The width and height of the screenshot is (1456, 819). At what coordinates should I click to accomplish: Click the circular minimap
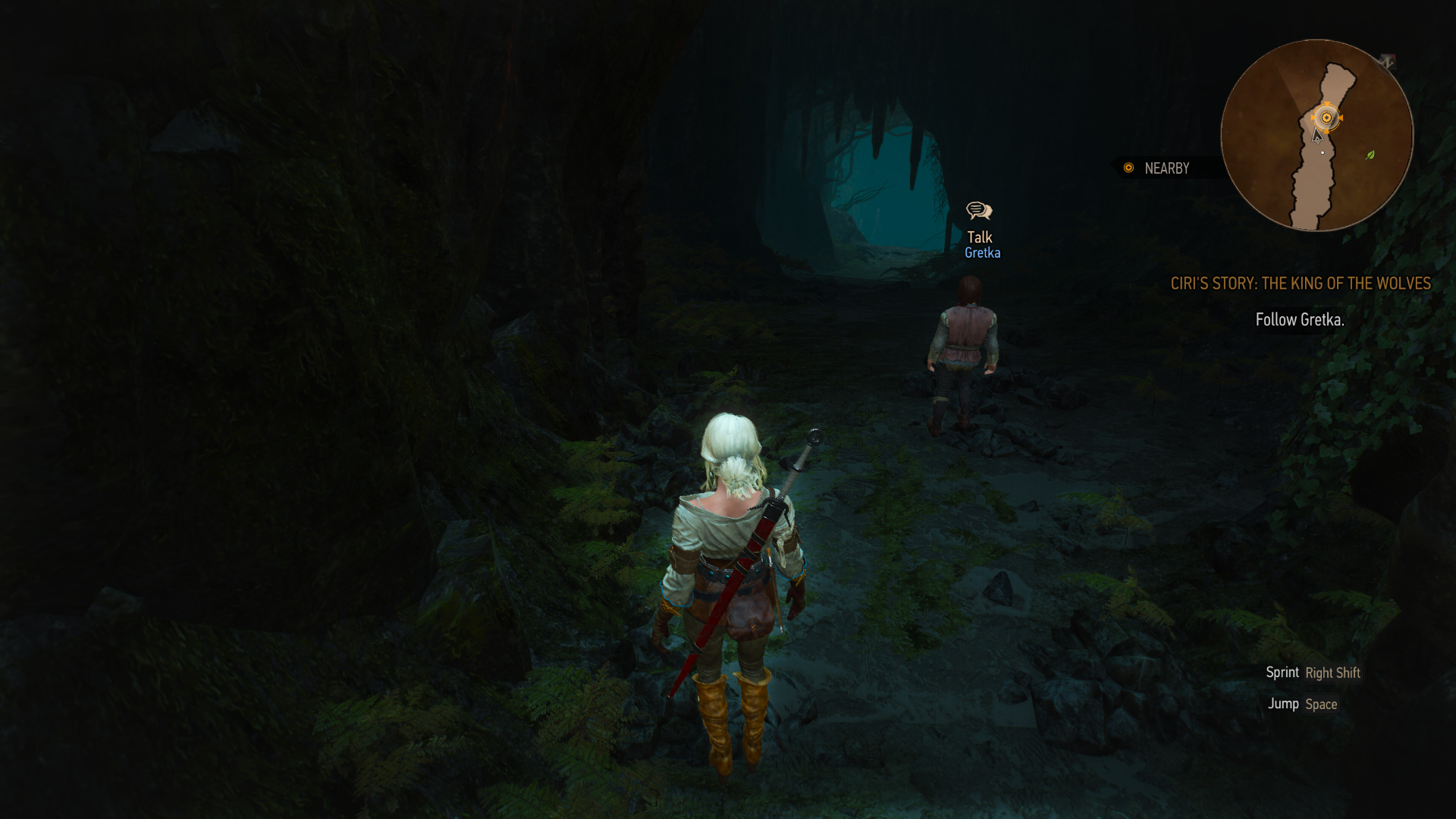[x=1316, y=136]
